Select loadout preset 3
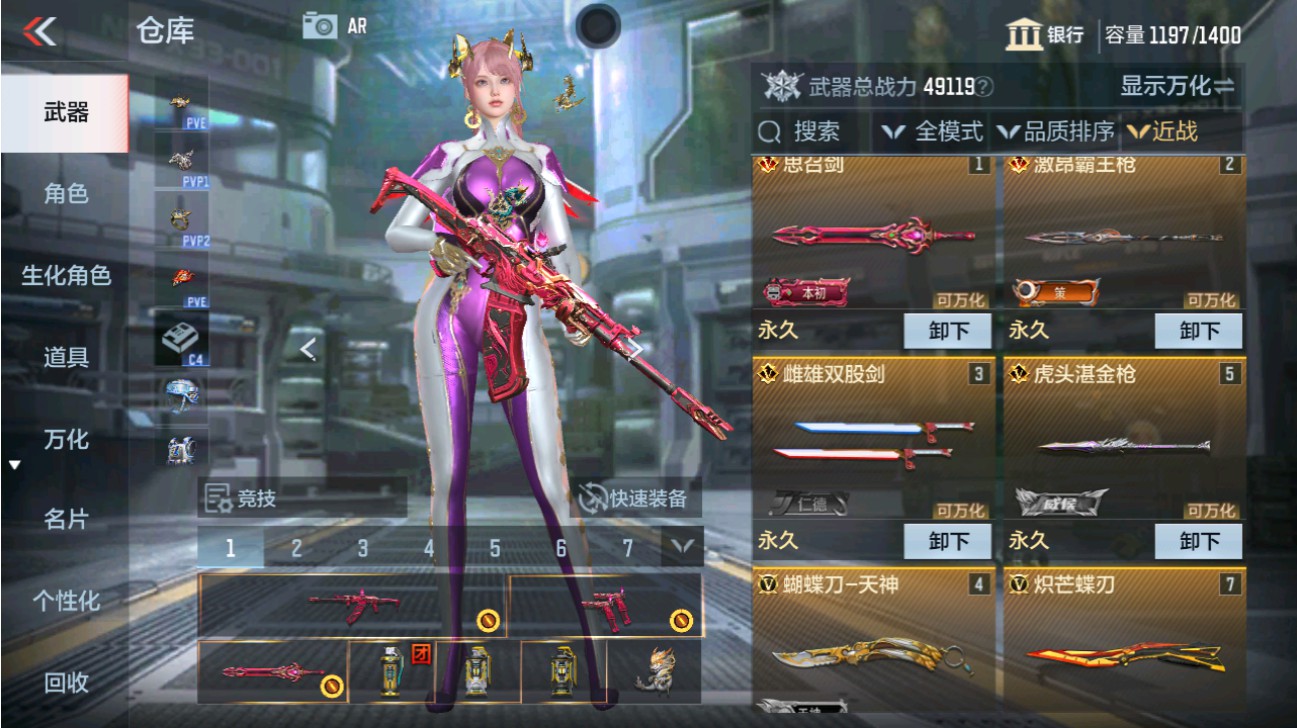Screen dimensions: 1297x728 click(361, 546)
